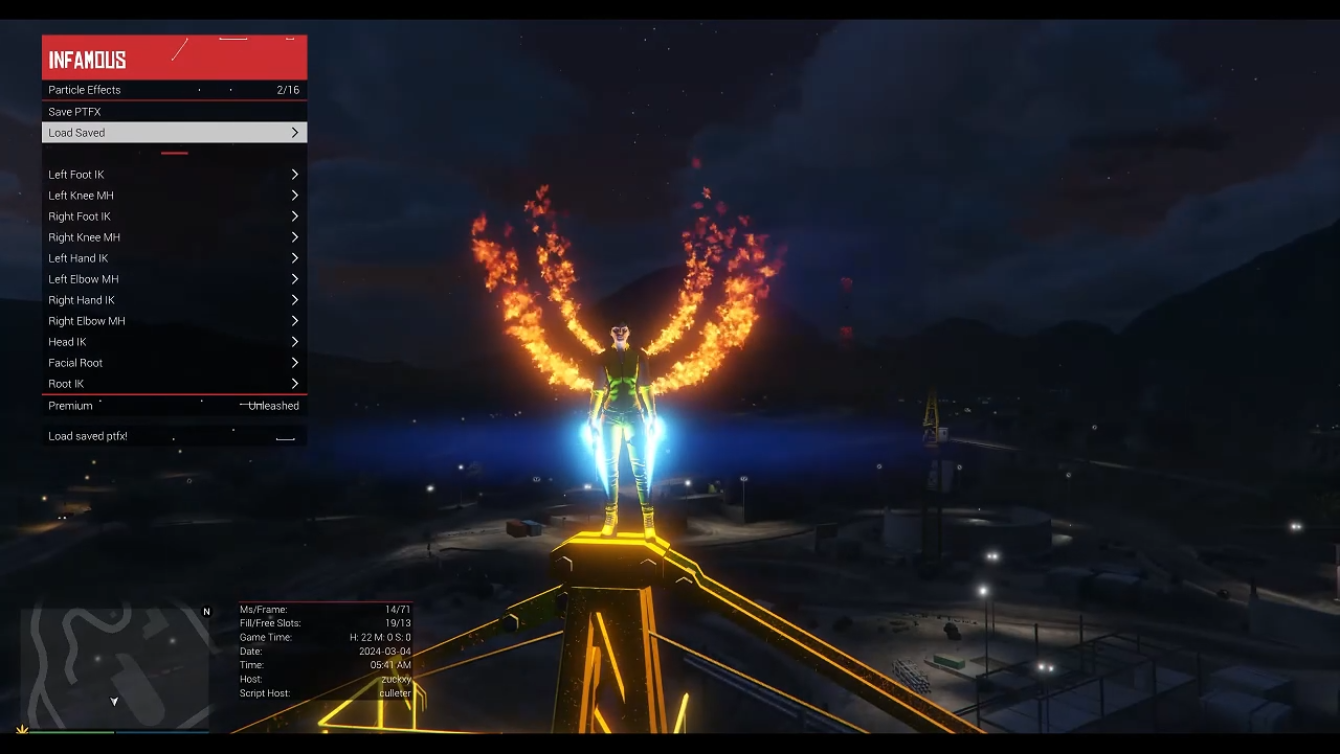Open the Left Hand IK submenu
The height and width of the screenshot is (754, 1340).
[x=174, y=259]
